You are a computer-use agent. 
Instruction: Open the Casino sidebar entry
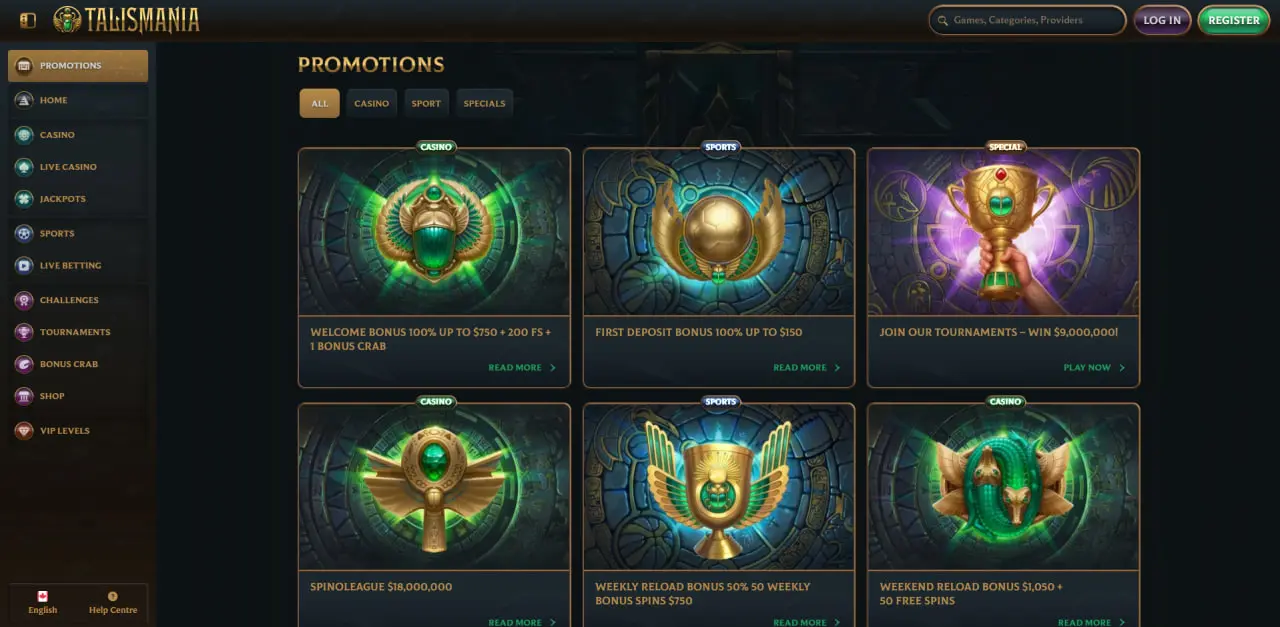57,135
